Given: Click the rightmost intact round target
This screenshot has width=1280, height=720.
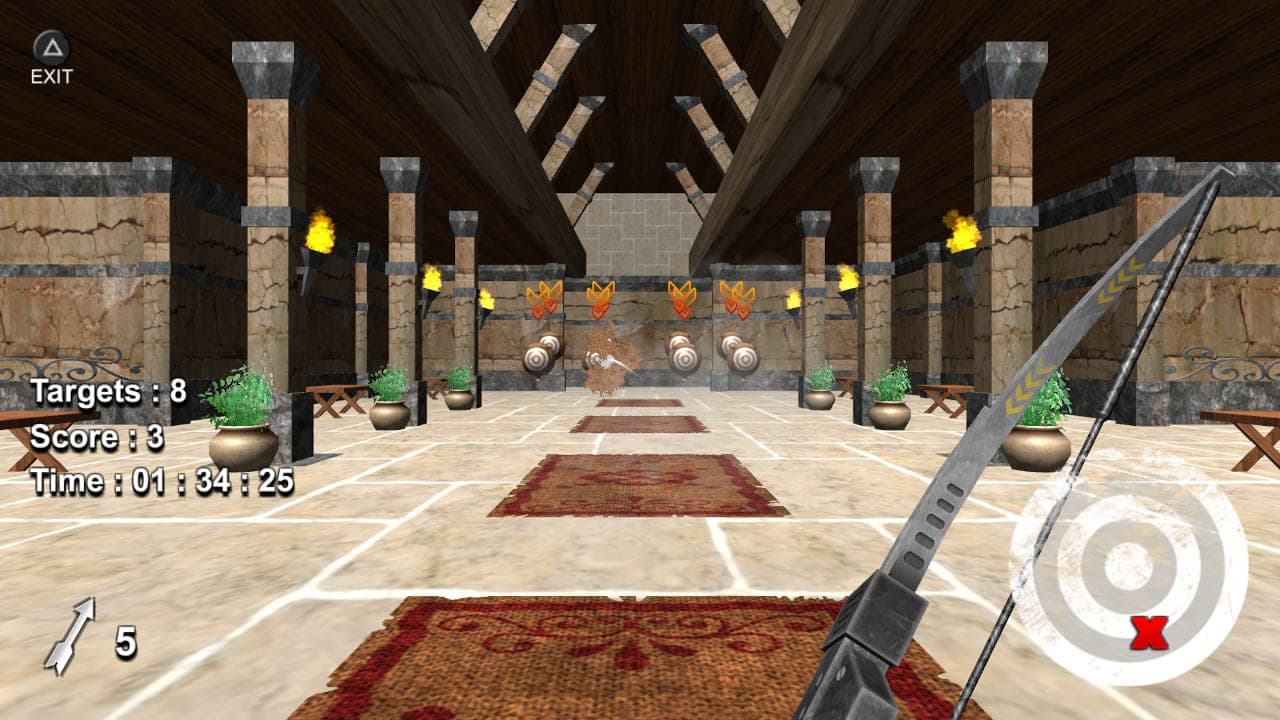Looking at the screenshot, I should [x=746, y=358].
